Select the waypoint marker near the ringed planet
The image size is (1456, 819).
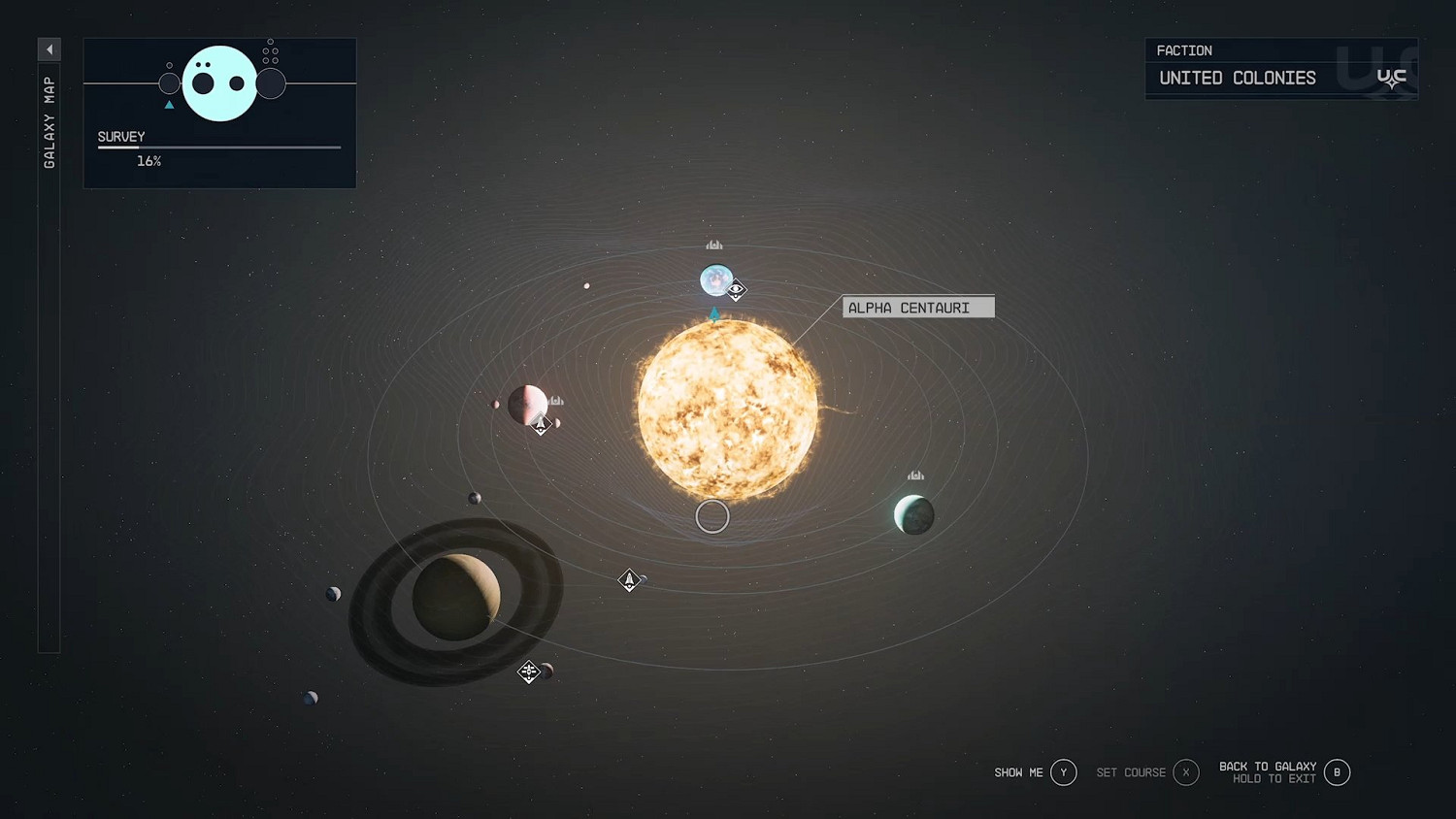pos(529,671)
